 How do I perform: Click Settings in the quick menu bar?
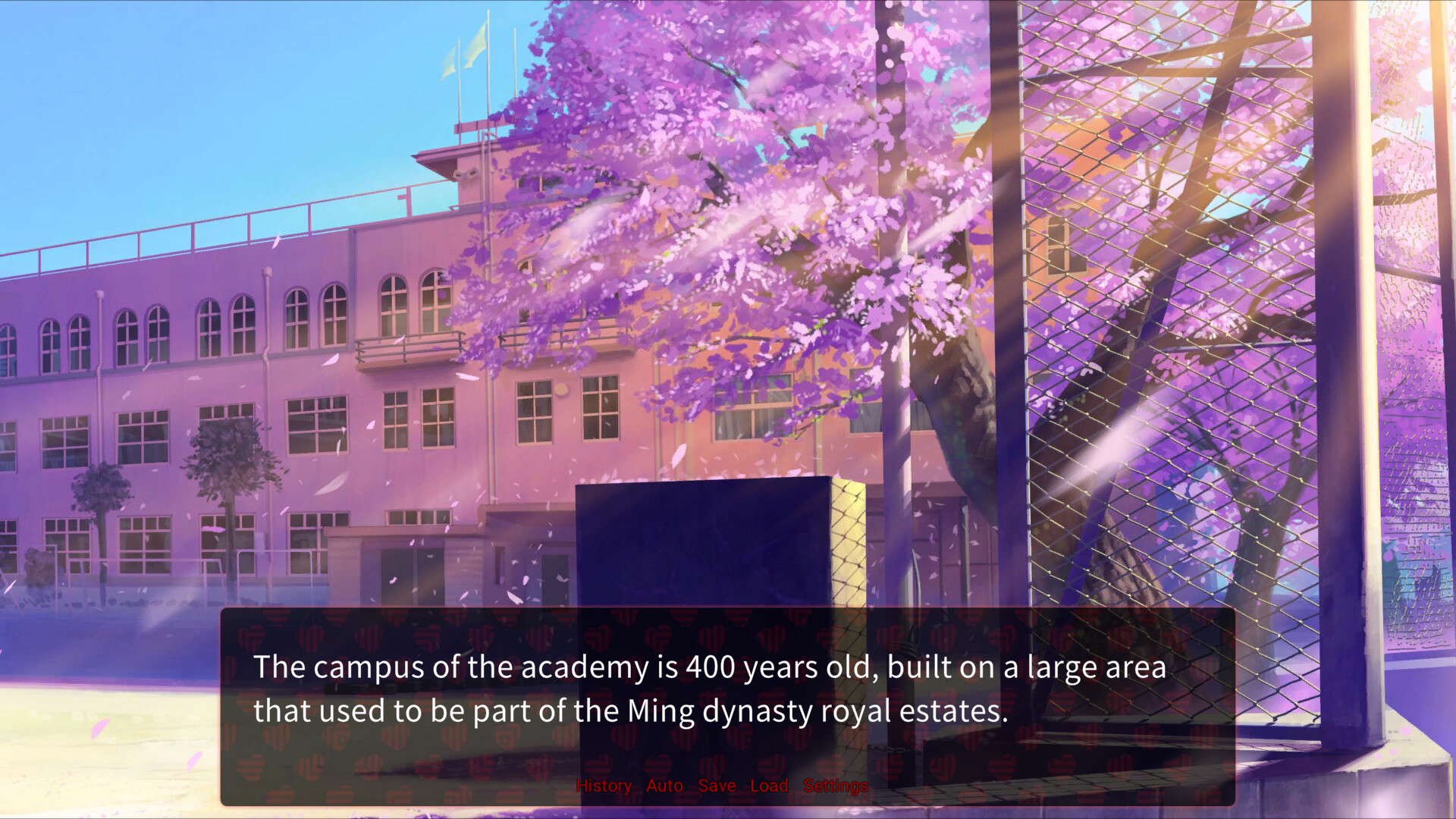pyautogui.click(x=834, y=786)
